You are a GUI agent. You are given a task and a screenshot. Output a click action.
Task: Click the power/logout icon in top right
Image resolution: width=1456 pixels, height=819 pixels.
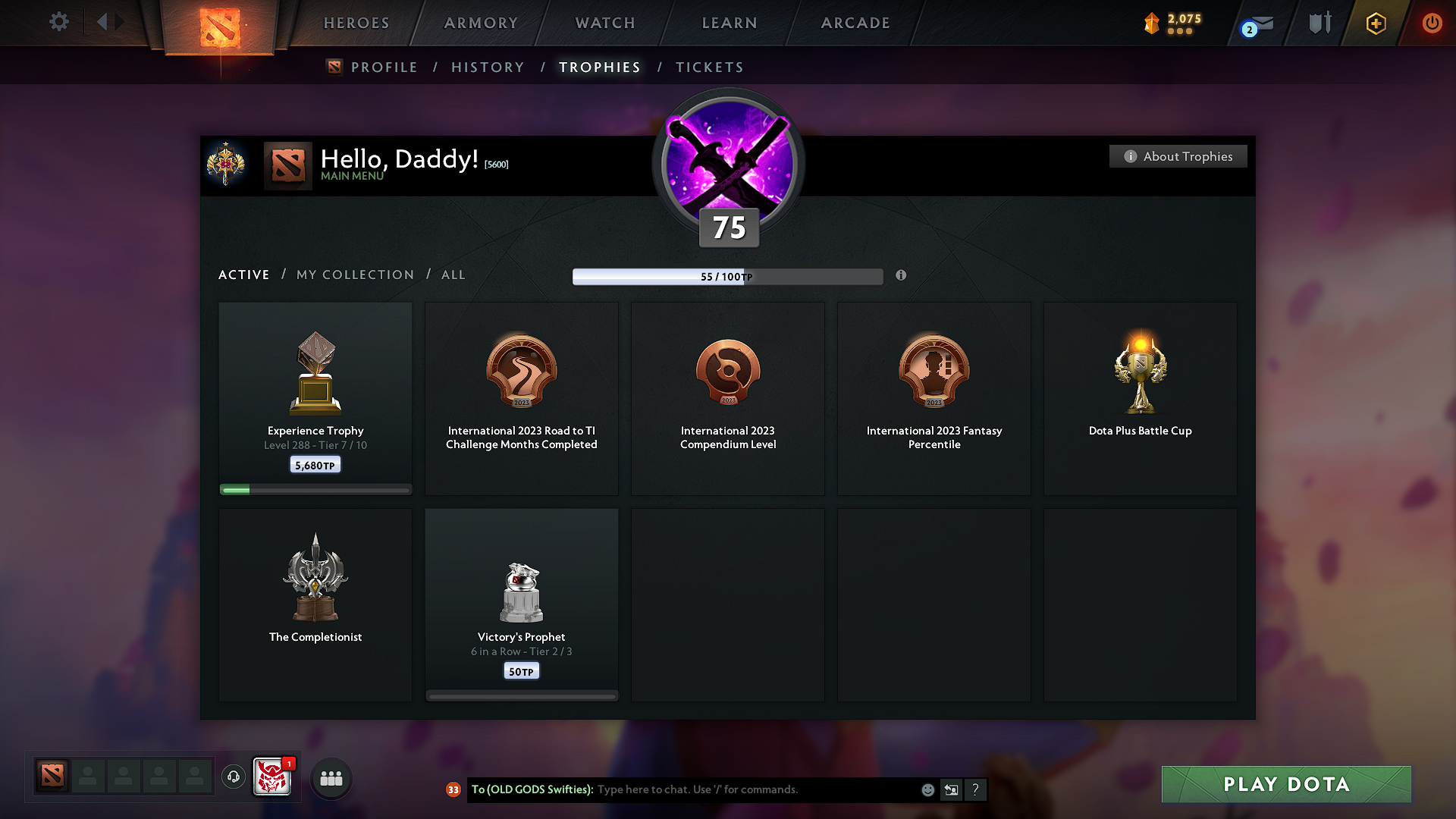coord(1432,23)
